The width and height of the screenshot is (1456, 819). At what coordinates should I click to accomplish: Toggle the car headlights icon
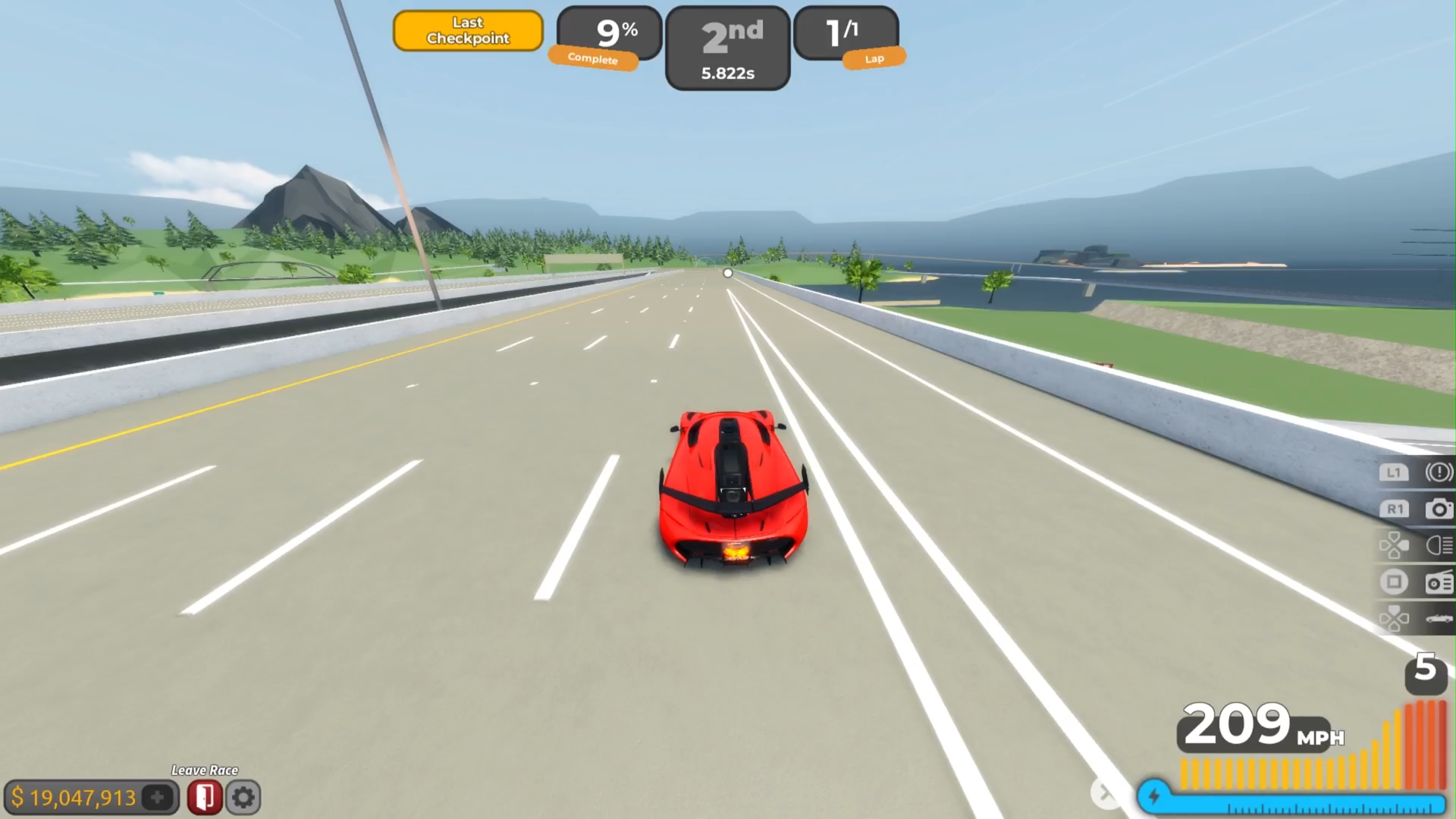[x=1438, y=545]
